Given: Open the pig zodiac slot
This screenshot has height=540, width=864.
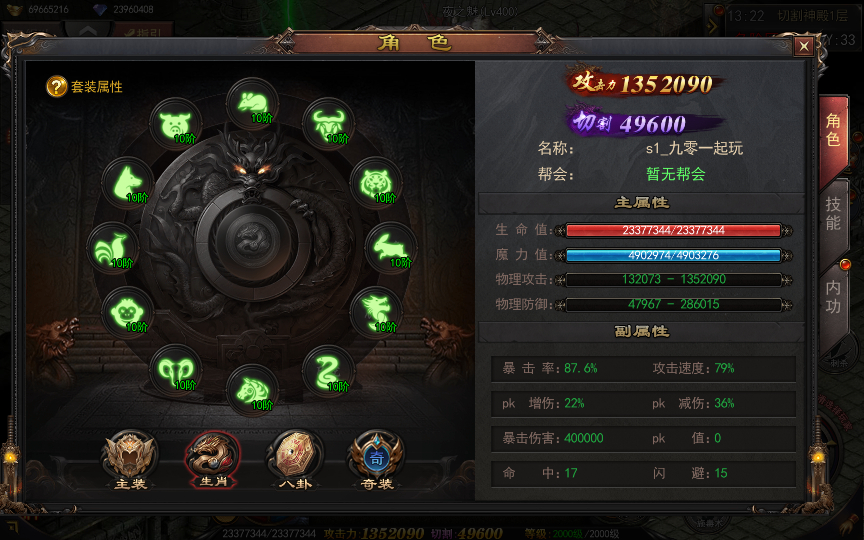Looking at the screenshot, I should (175, 124).
